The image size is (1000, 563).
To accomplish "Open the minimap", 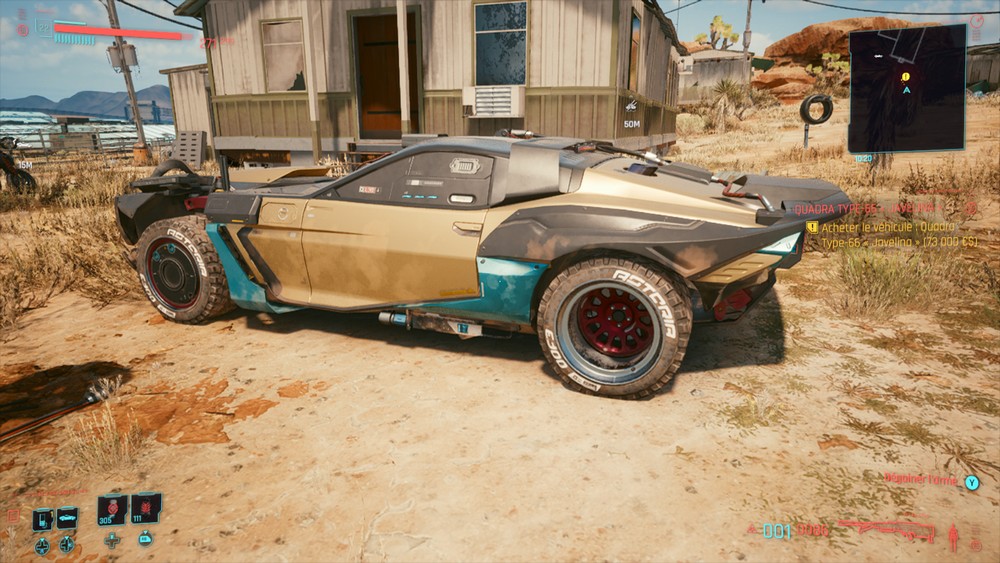I will [906, 88].
